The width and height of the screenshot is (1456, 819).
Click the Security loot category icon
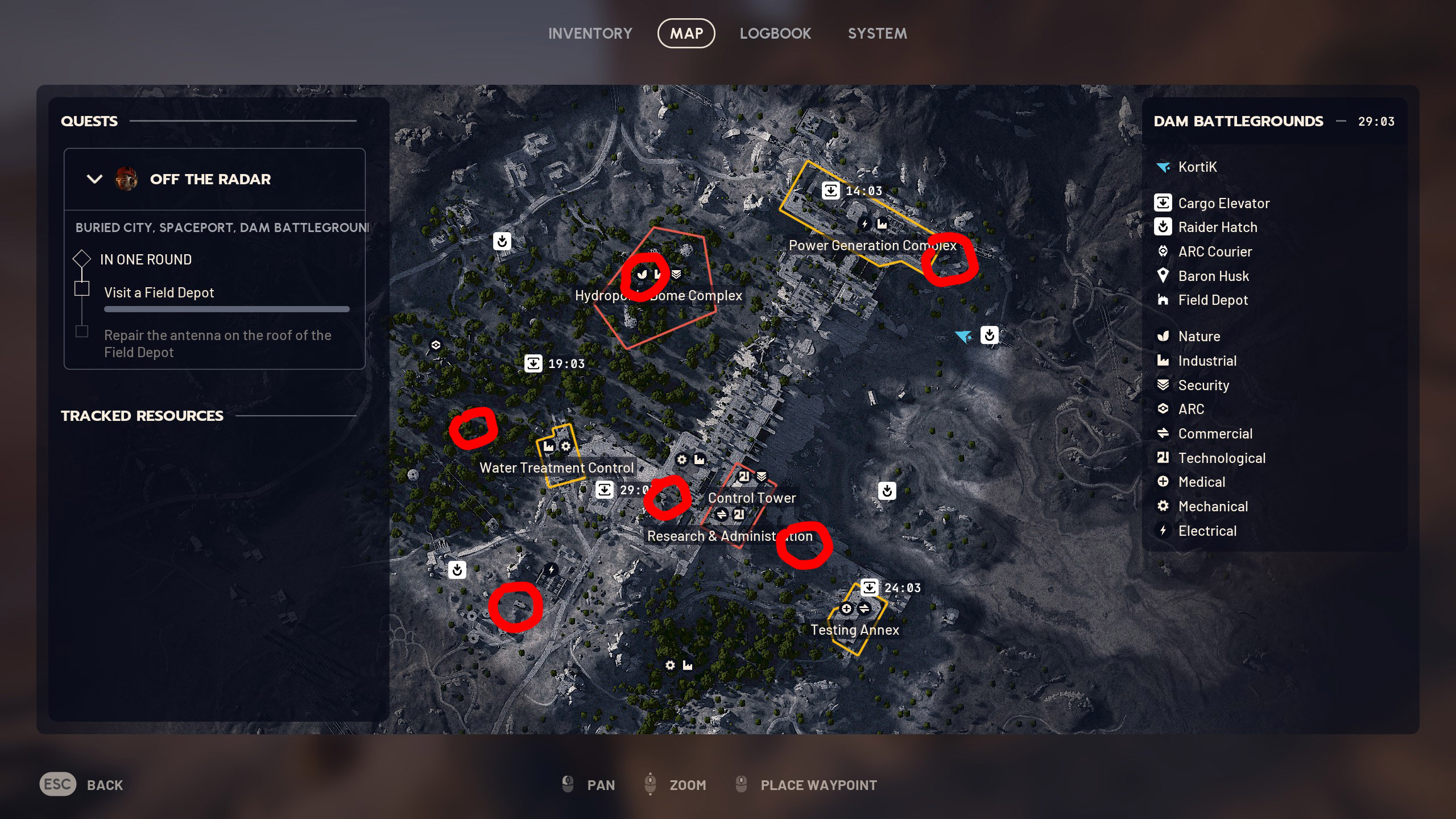coord(1163,385)
